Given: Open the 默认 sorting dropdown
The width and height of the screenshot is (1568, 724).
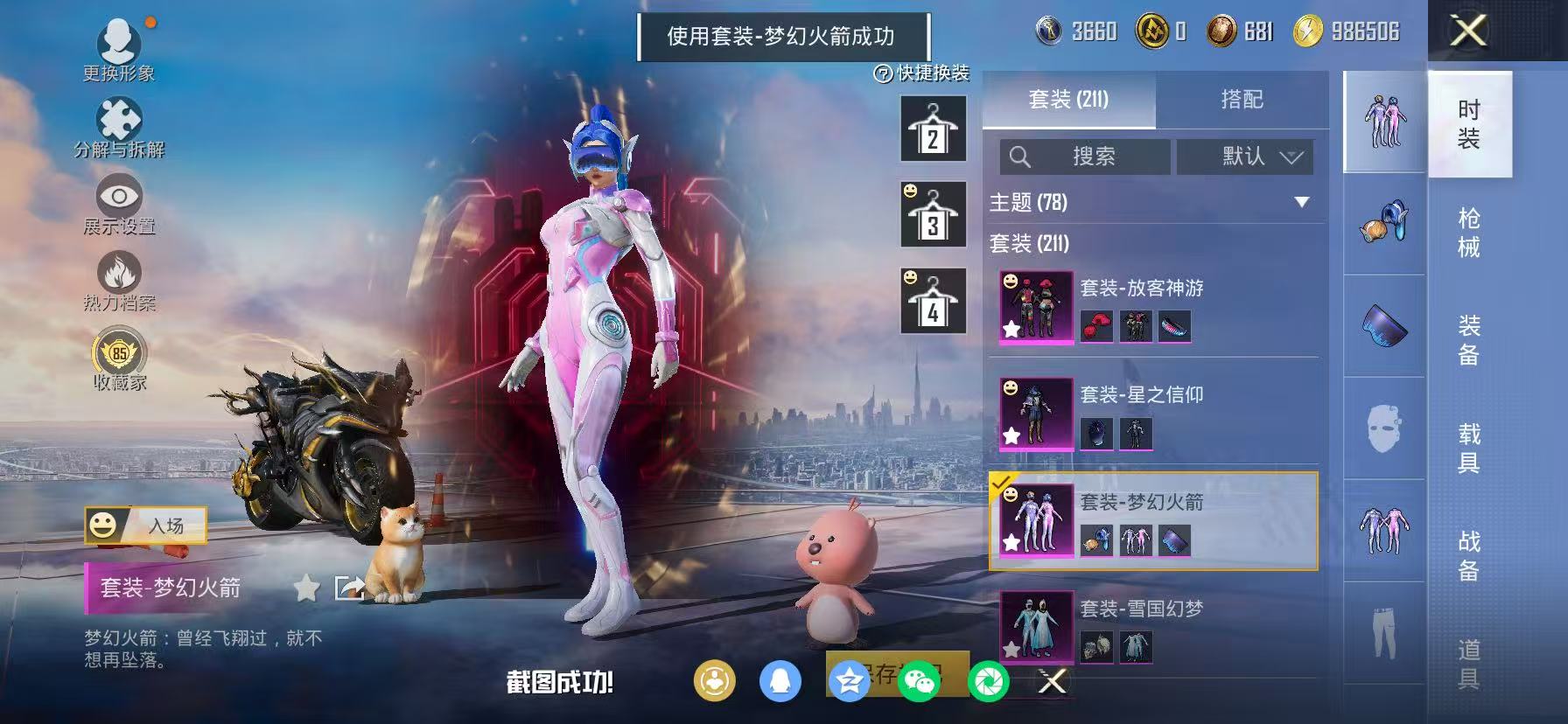Looking at the screenshot, I should [x=1245, y=157].
